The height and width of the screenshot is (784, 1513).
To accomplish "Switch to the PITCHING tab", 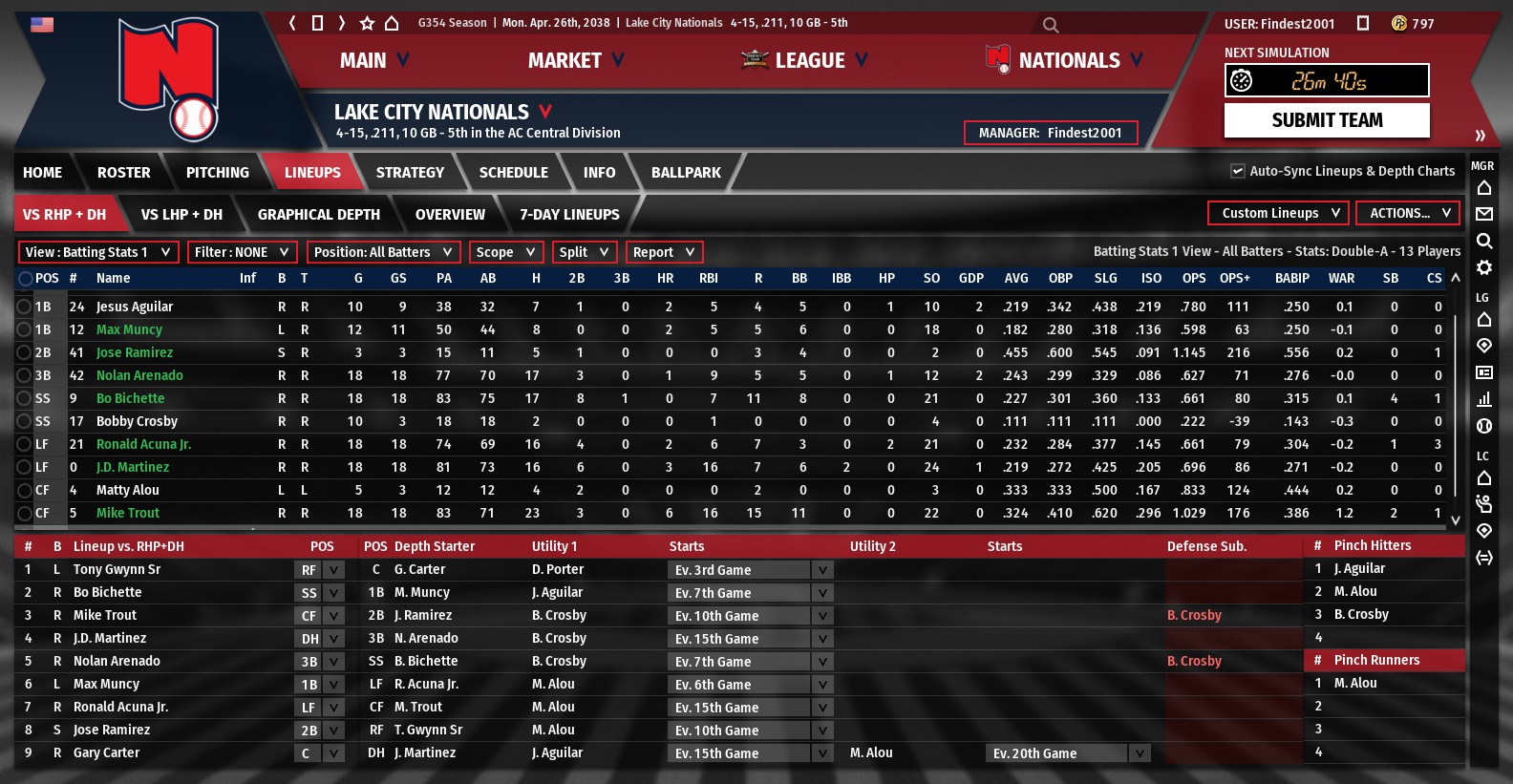I will 217,173.
